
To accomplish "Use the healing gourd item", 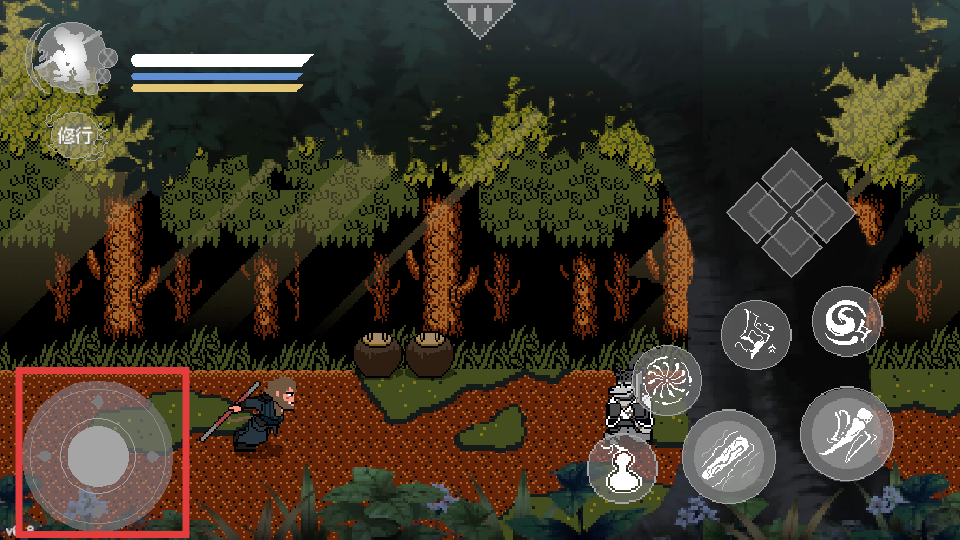I will pos(621,468).
